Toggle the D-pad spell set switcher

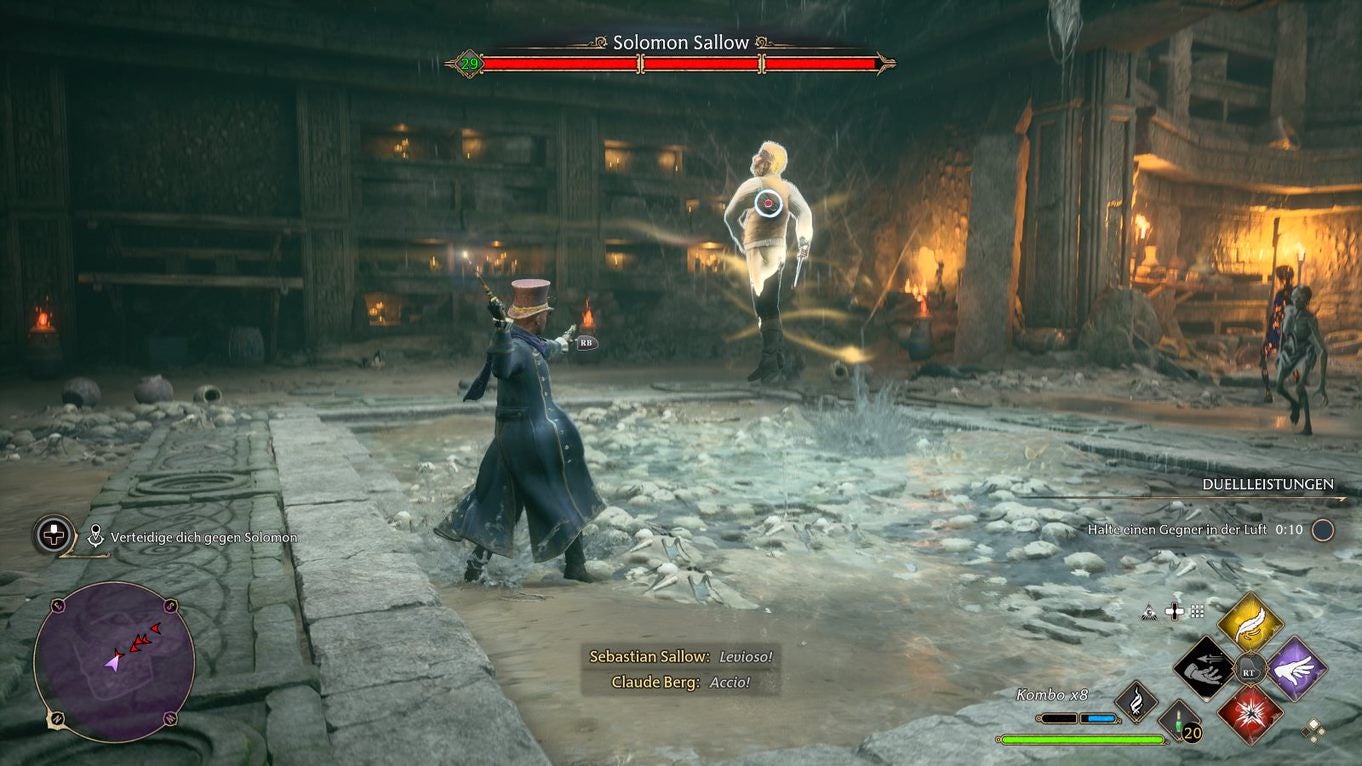pyautogui.click(x=1173, y=611)
